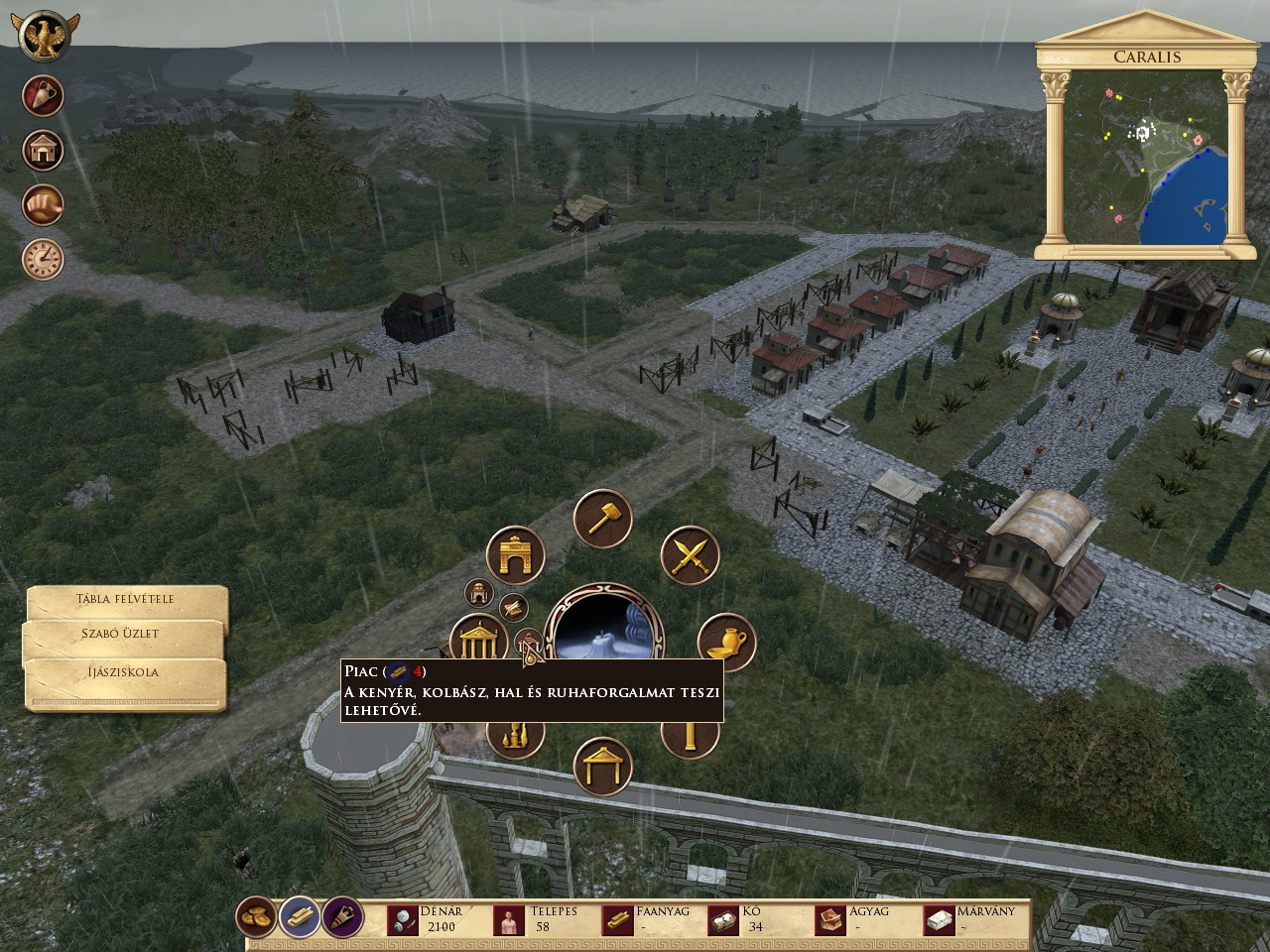1270x952 pixels.
Task: Click the amphora icon on the left sidebar
Action: (x=43, y=96)
